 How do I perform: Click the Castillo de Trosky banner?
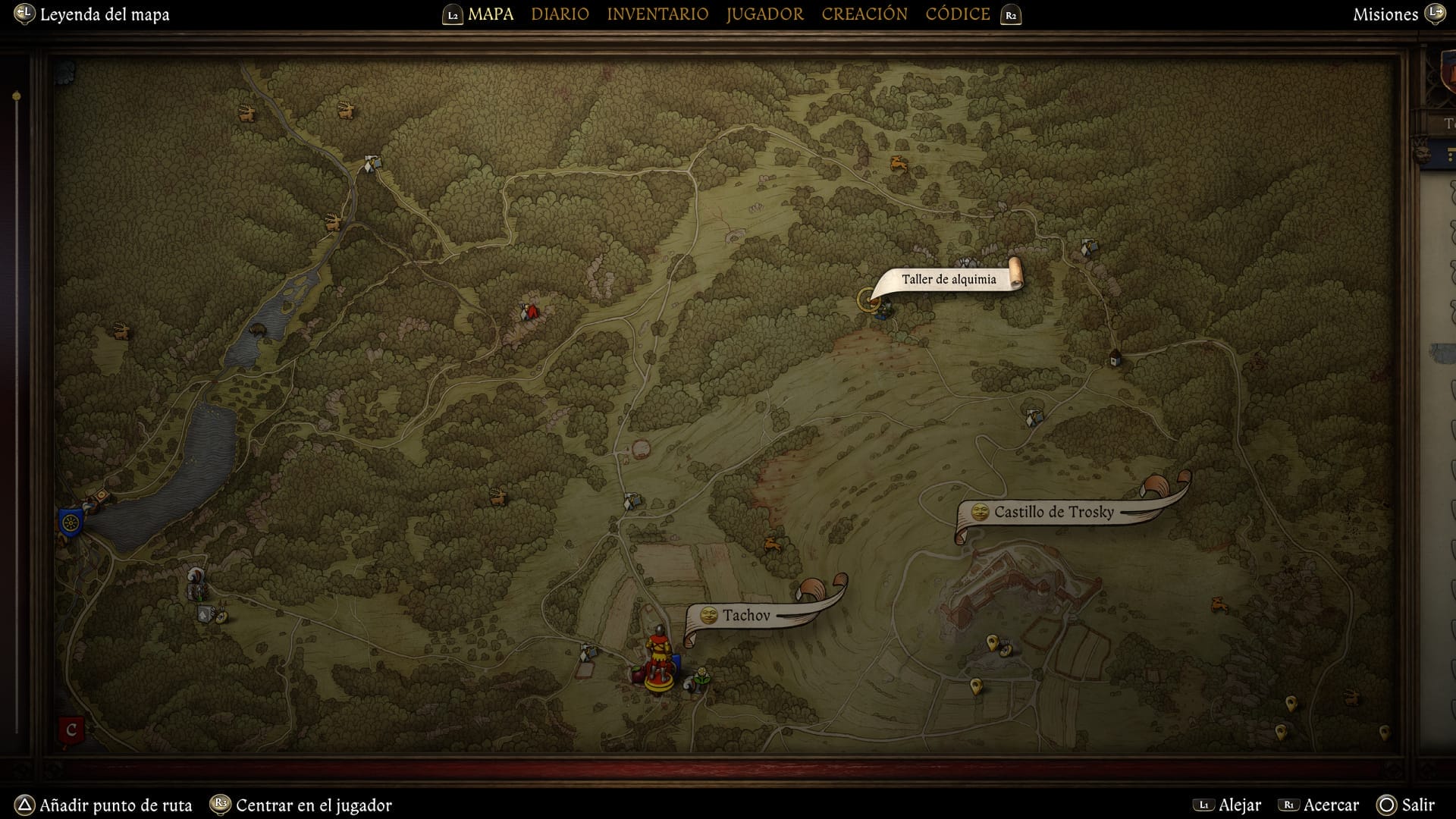point(1053,513)
